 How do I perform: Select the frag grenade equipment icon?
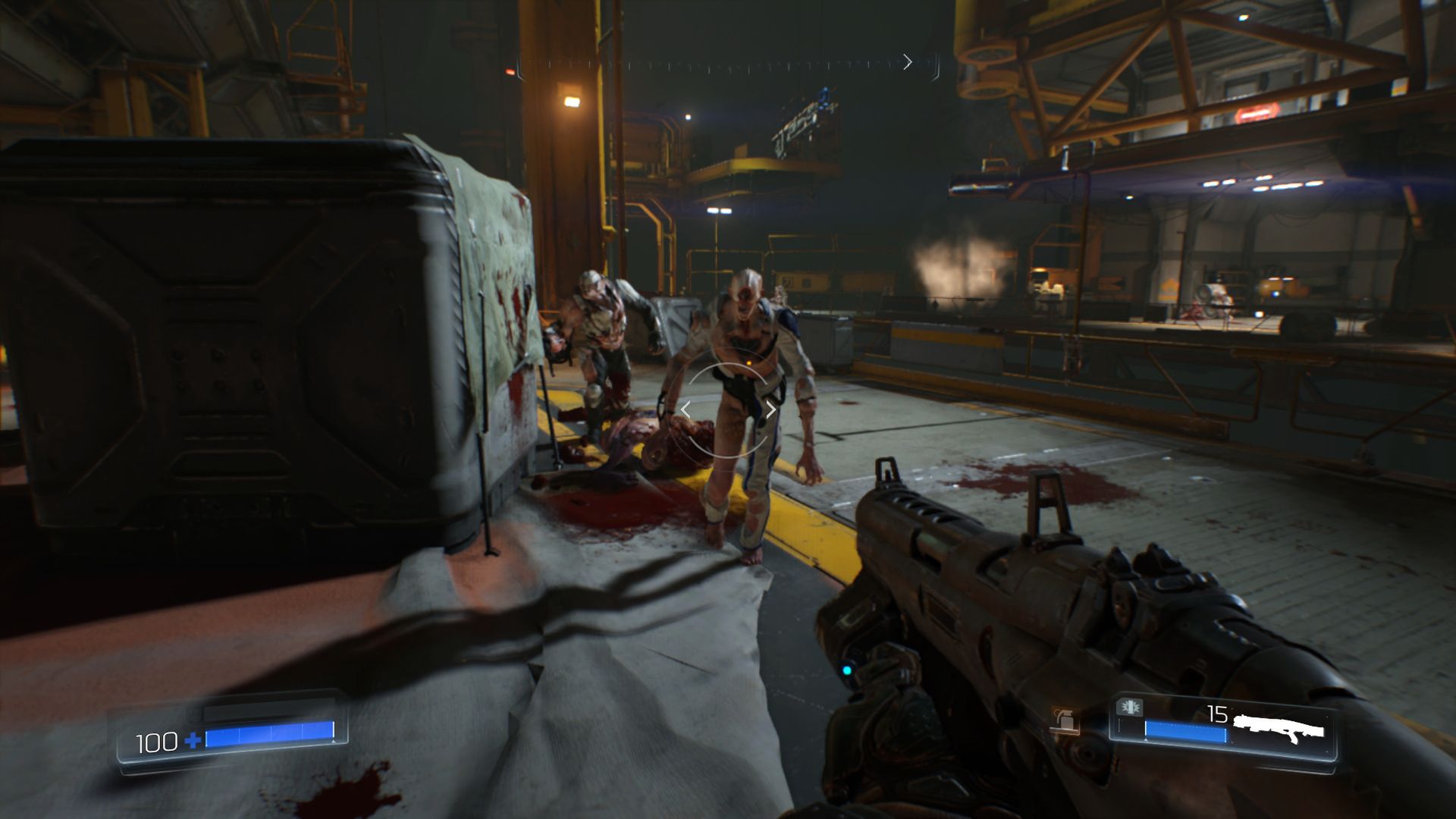[1062, 719]
